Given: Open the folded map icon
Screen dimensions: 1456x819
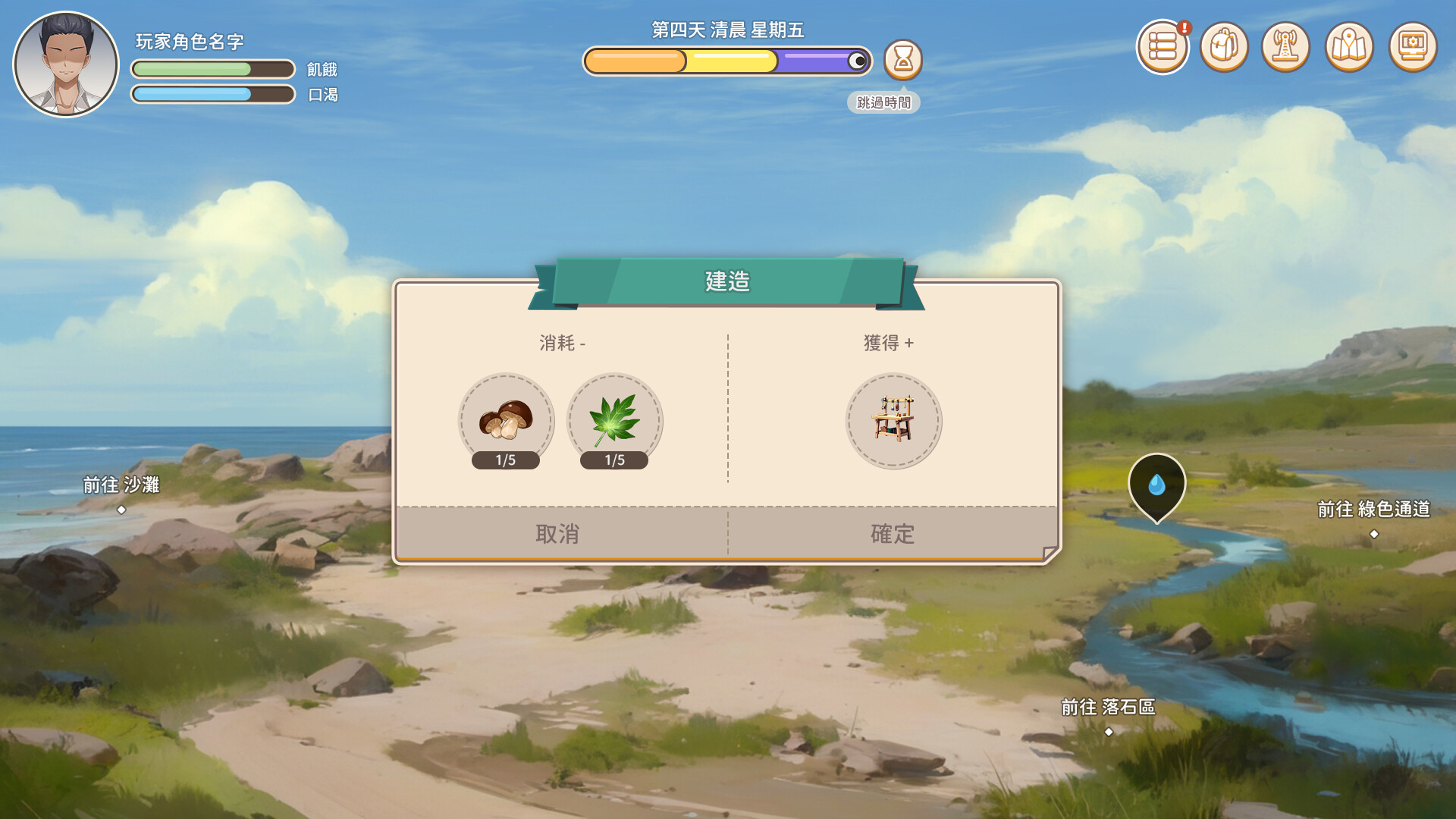Looking at the screenshot, I should (x=1349, y=47).
